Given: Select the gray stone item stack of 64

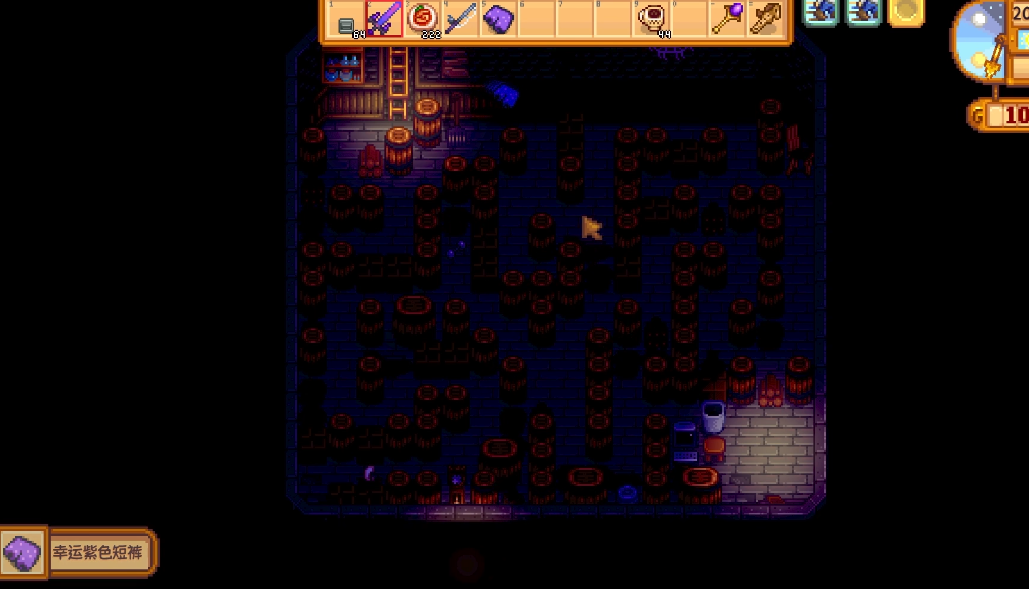Looking at the screenshot, I should pos(346,20).
